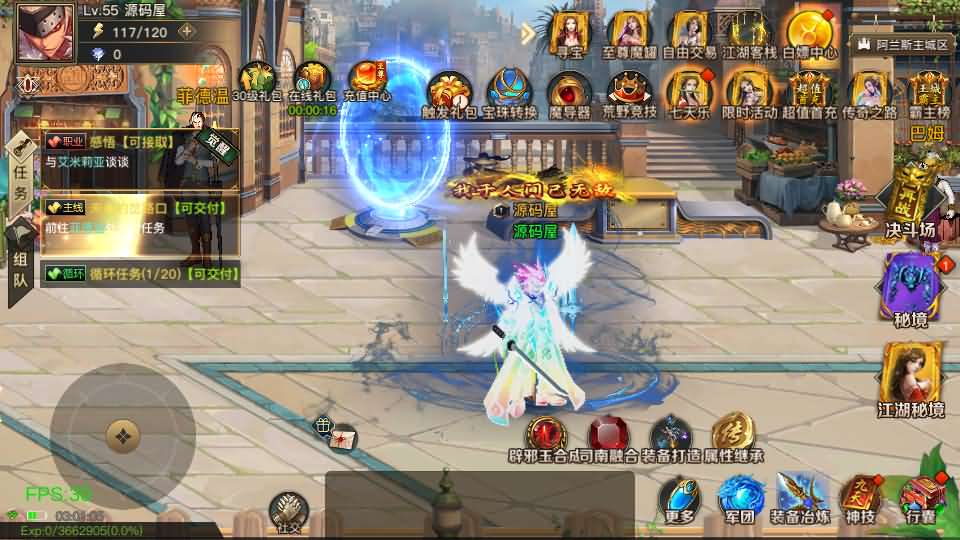The width and height of the screenshot is (960, 540).
Task: Claim the 在线礼包 online gift pack
Action: point(311,80)
